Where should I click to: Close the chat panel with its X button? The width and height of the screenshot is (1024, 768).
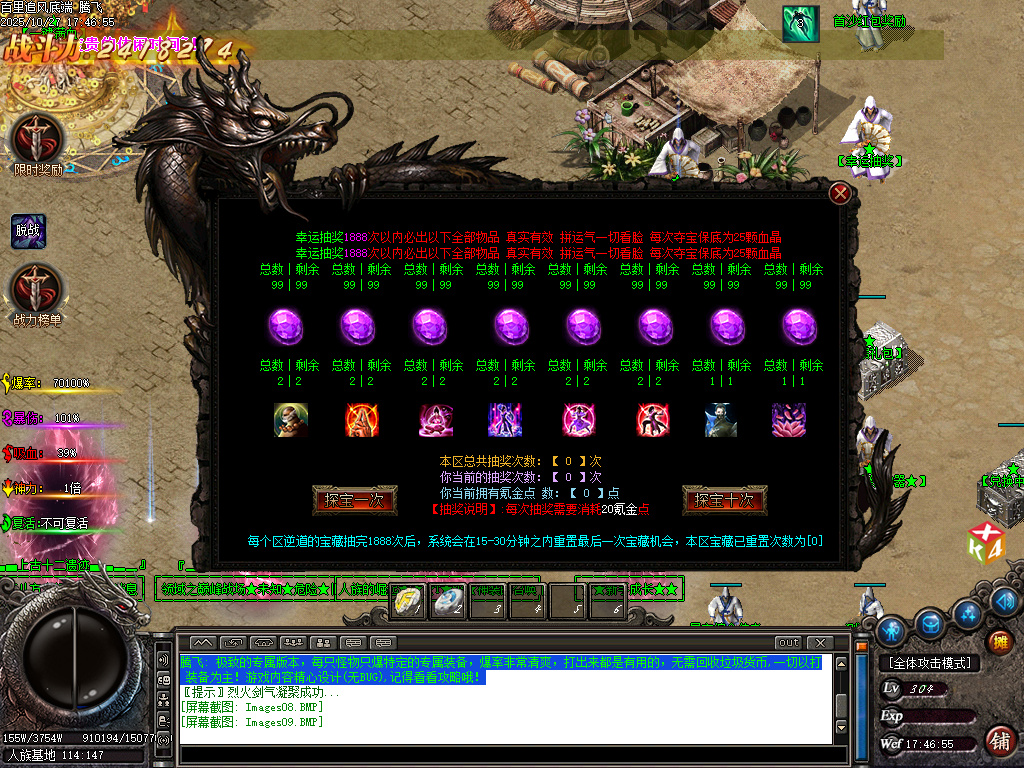(x=820, y=642)
